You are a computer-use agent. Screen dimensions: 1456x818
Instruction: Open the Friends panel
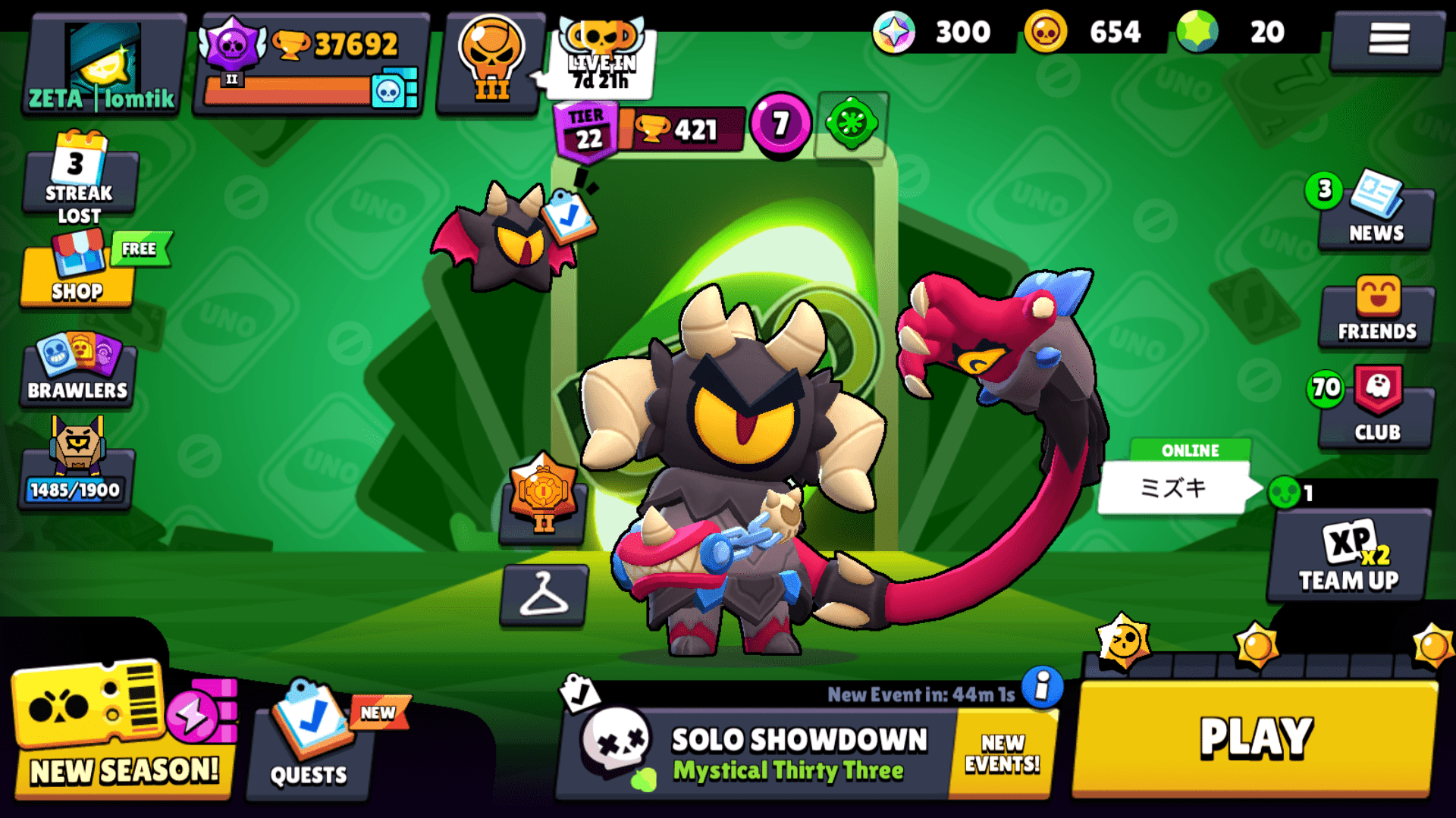1375,311
